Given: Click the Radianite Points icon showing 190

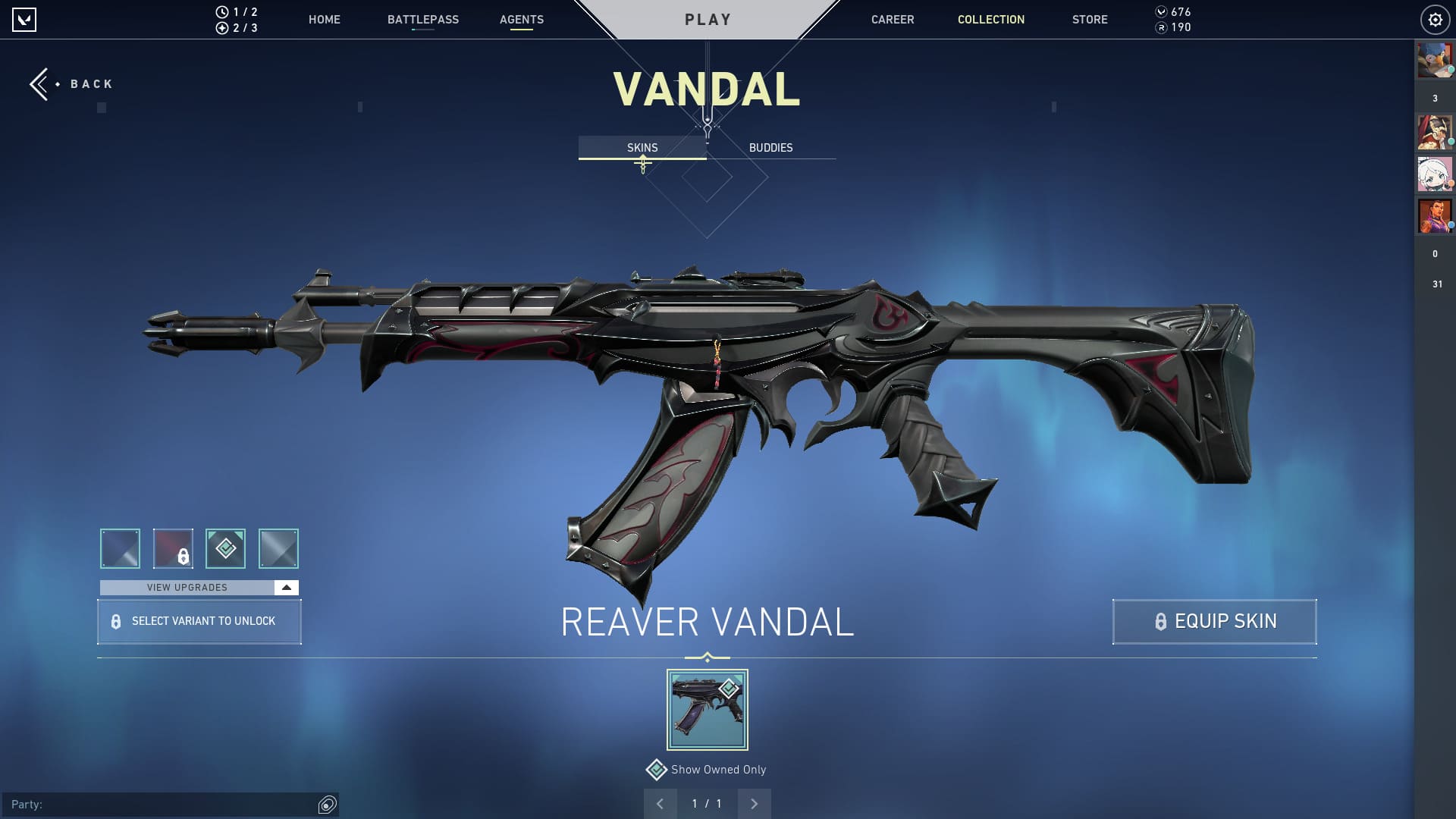Looking at the screenshot, I should (1161, 27).
